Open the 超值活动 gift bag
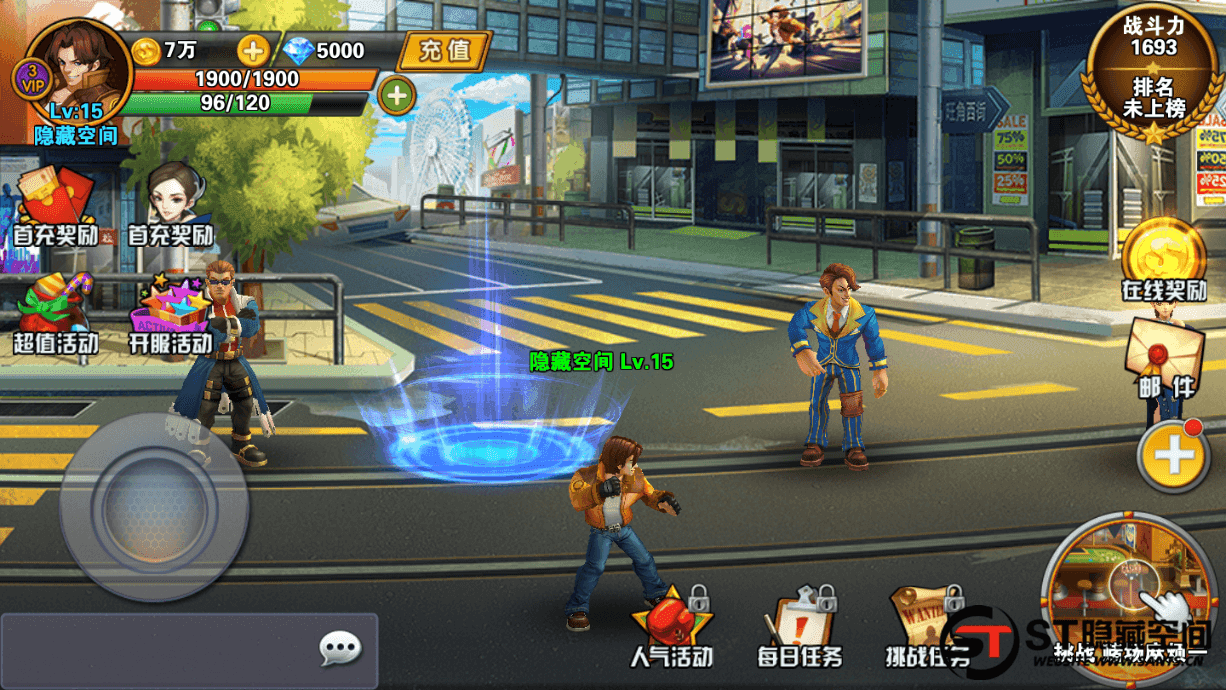 tap(55, 312)
